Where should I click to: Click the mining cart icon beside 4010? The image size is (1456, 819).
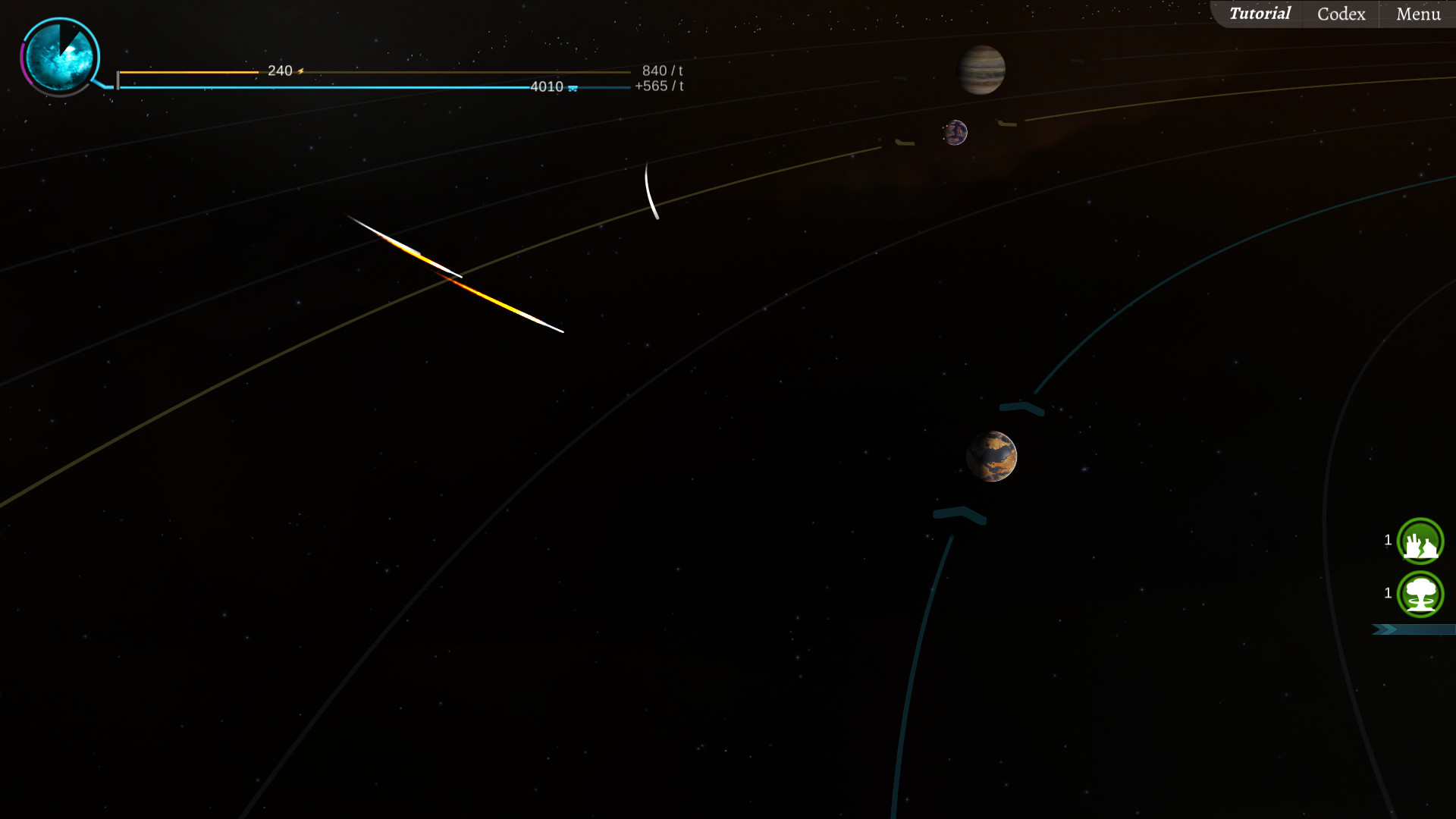click(572, 88)
